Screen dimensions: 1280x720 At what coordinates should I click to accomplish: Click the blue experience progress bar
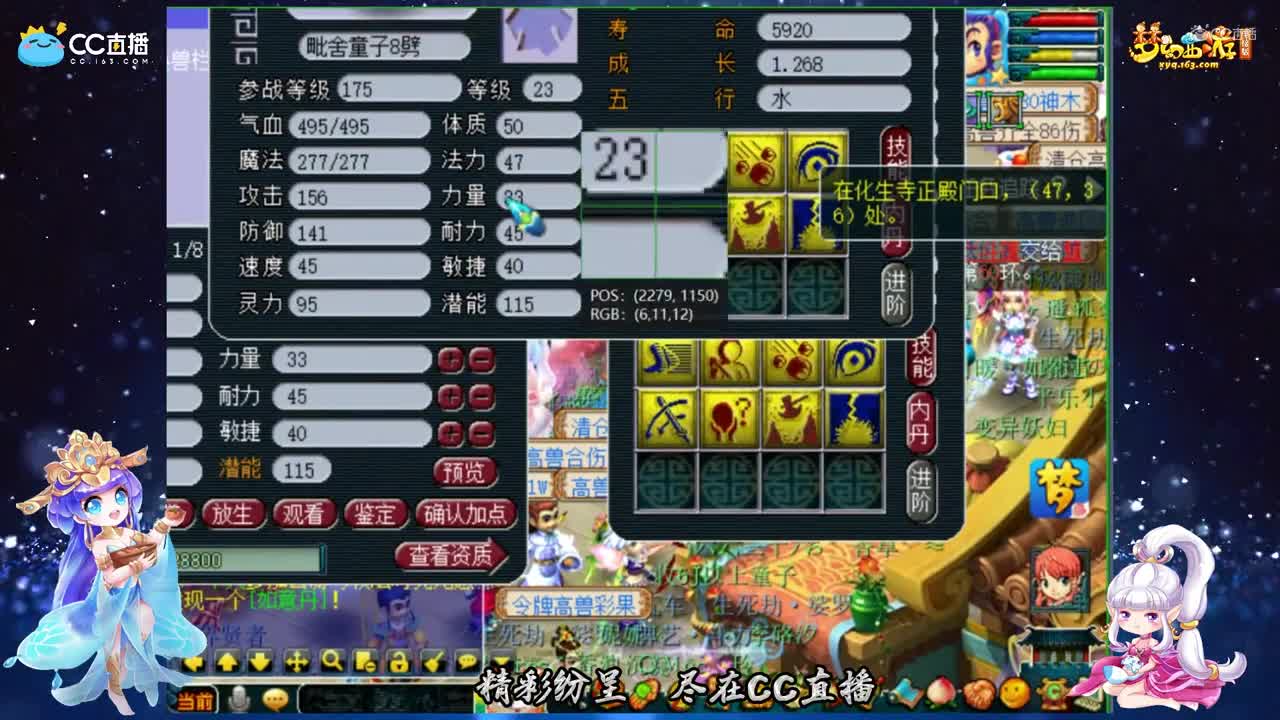1060,35
